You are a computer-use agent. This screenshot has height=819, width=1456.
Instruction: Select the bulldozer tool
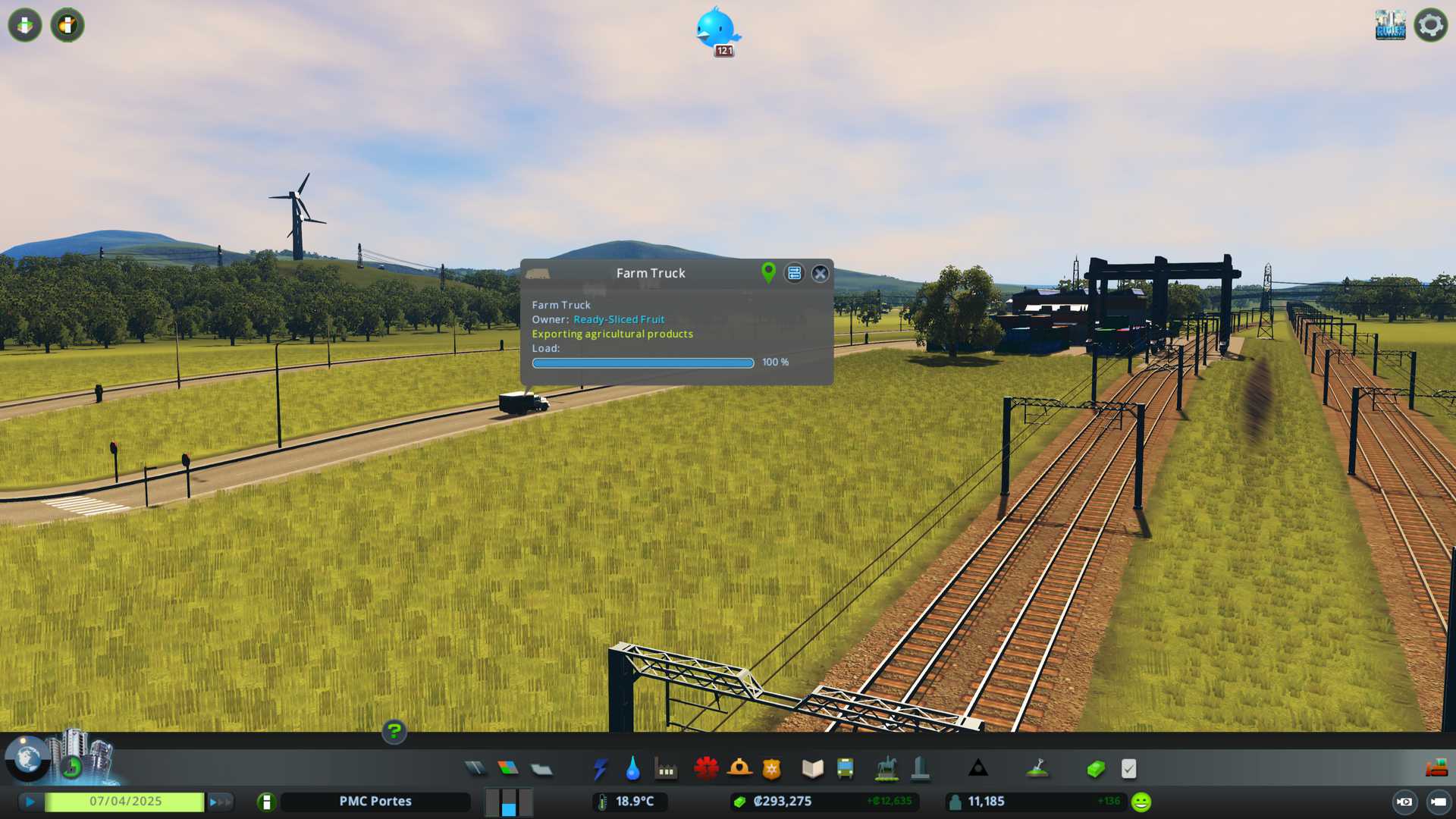point(1436,769)
